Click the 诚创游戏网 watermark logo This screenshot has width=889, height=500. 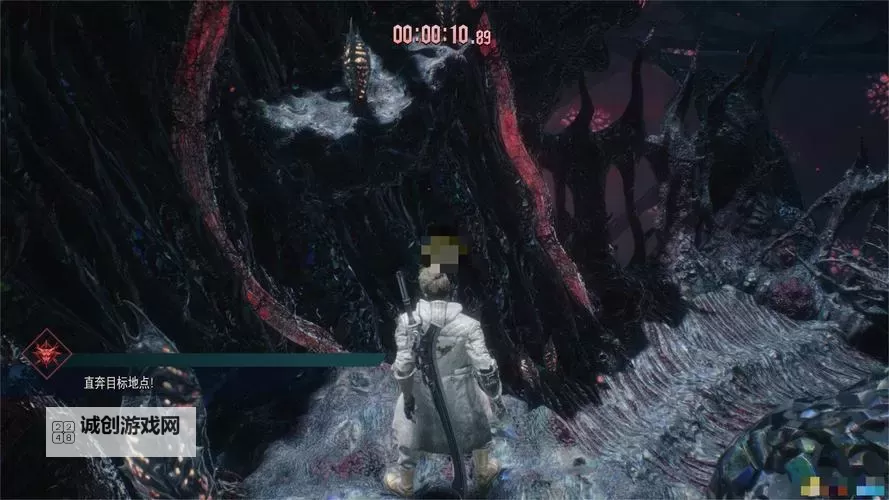121,431
